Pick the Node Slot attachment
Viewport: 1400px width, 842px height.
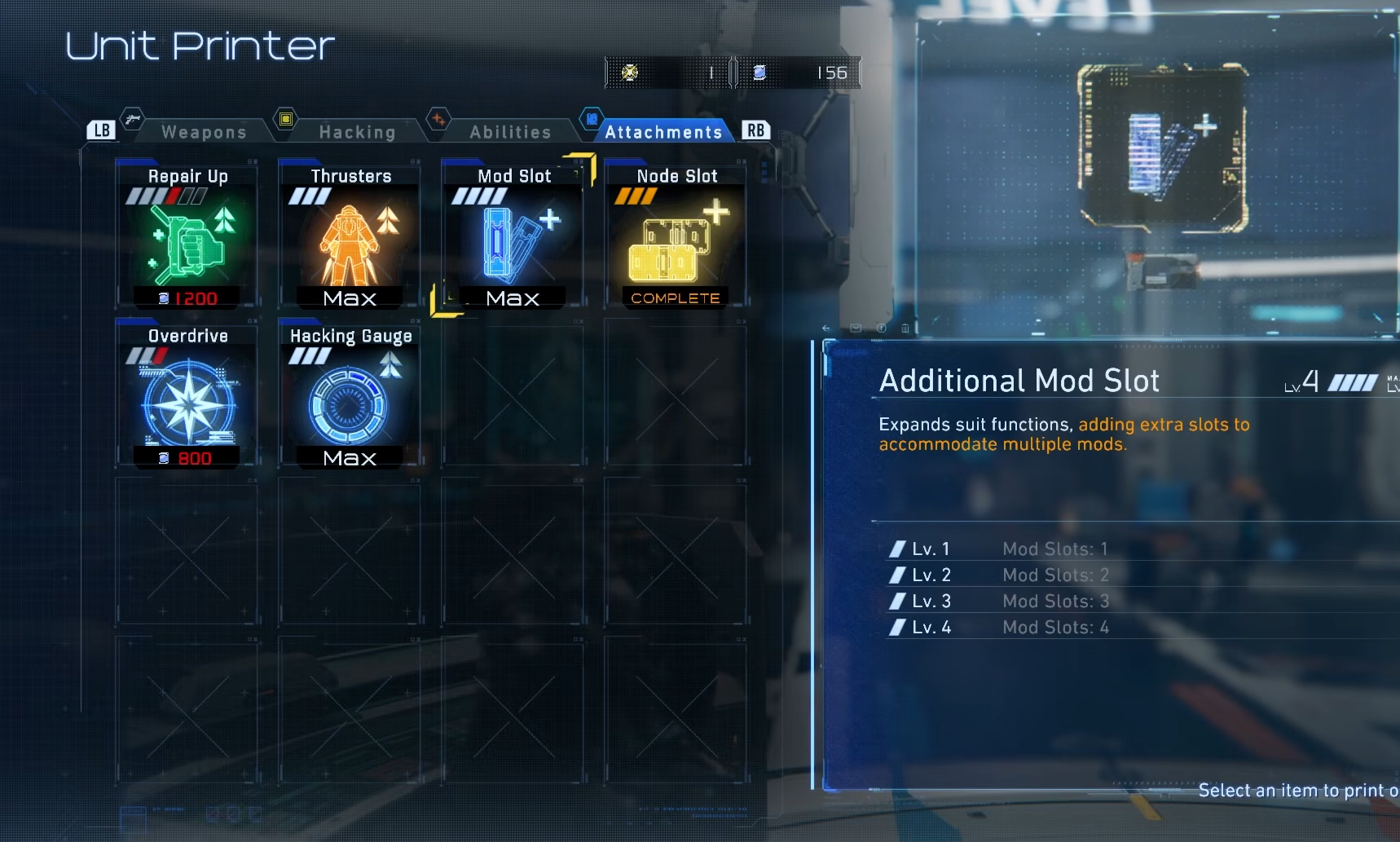(x=676, y=236)
